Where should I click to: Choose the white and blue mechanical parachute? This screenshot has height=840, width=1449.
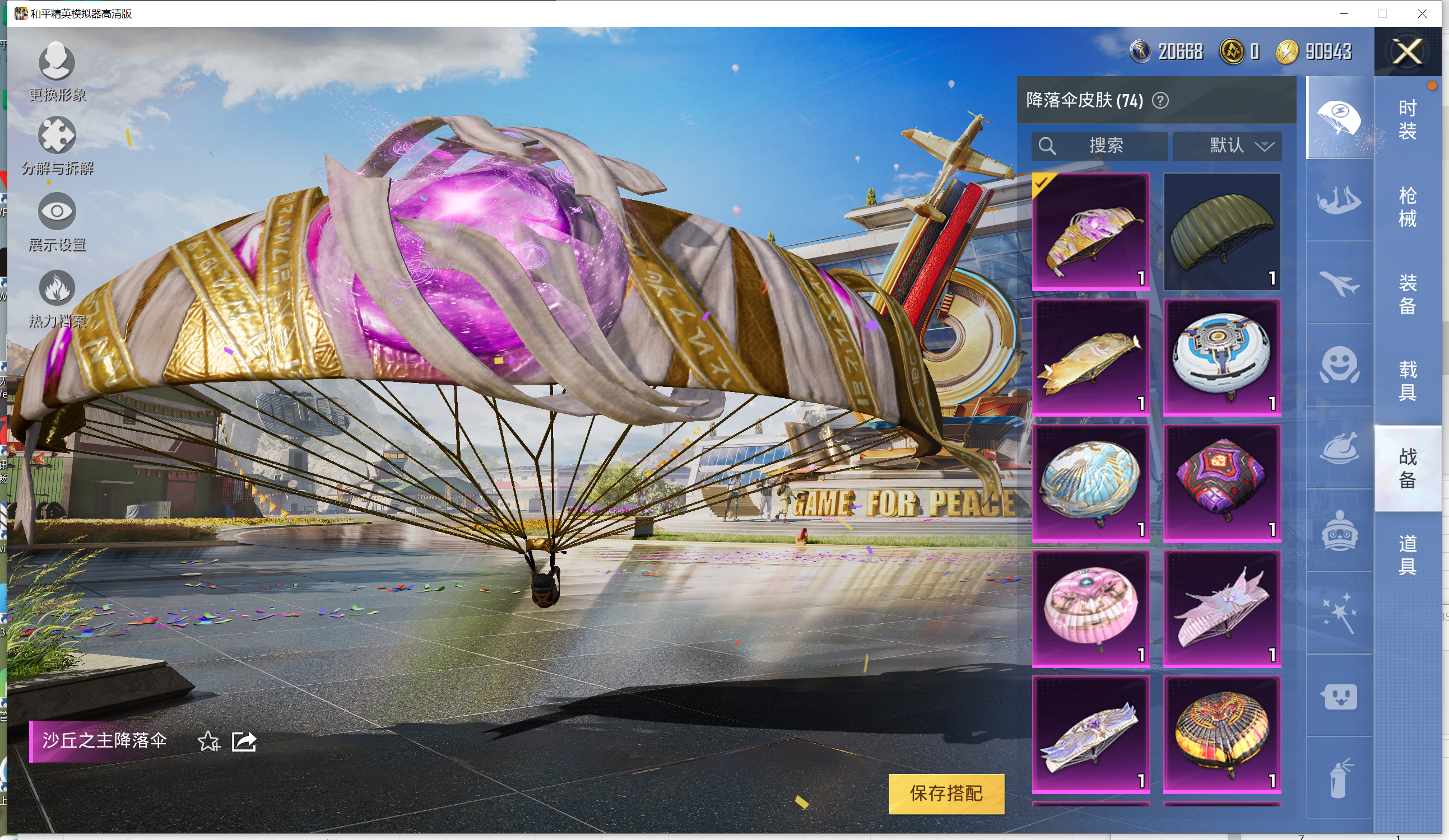coord(1222,357)
